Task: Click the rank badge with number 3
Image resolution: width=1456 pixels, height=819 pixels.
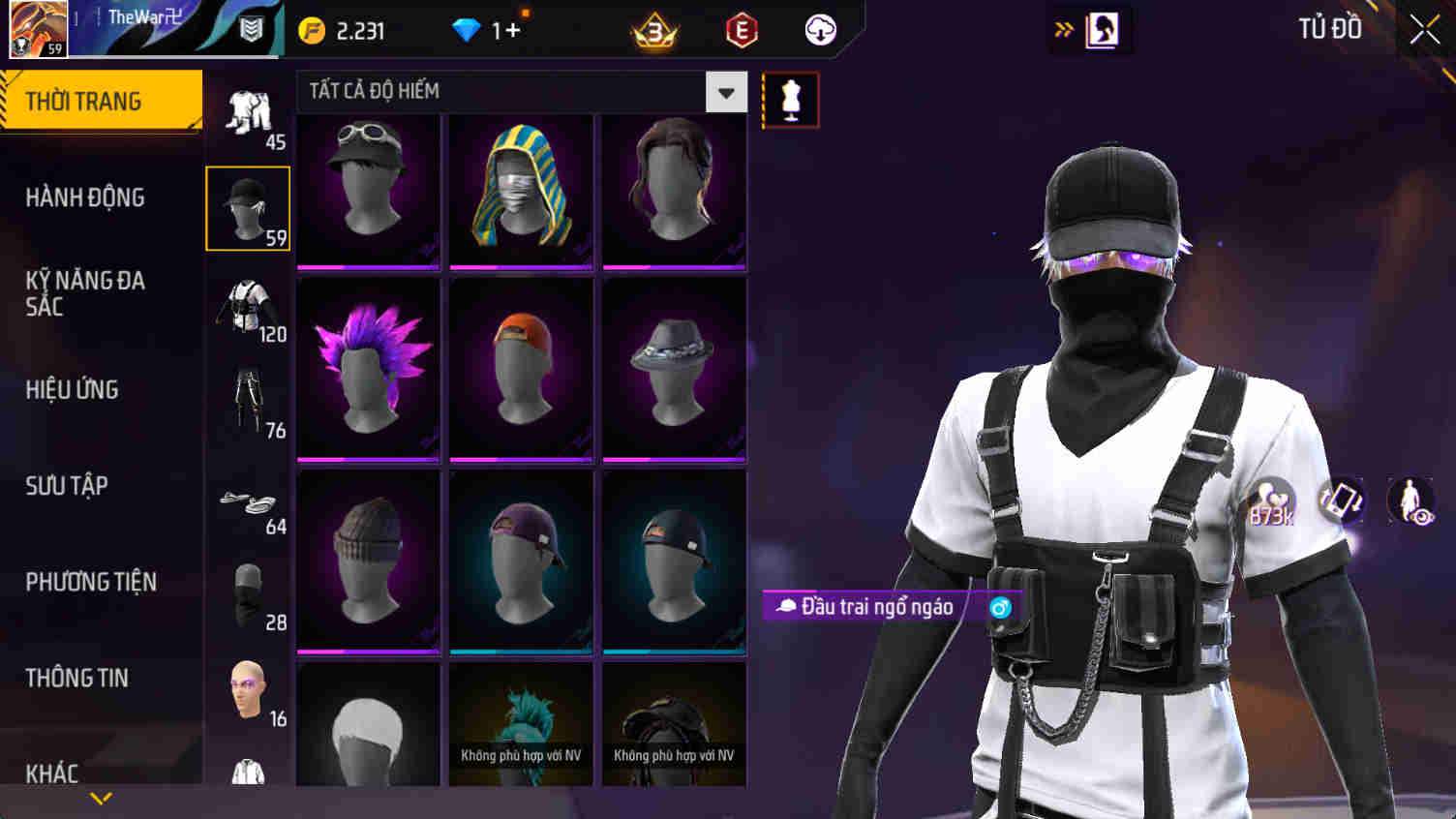Action: pyautogui.click(x=652, y=30)
